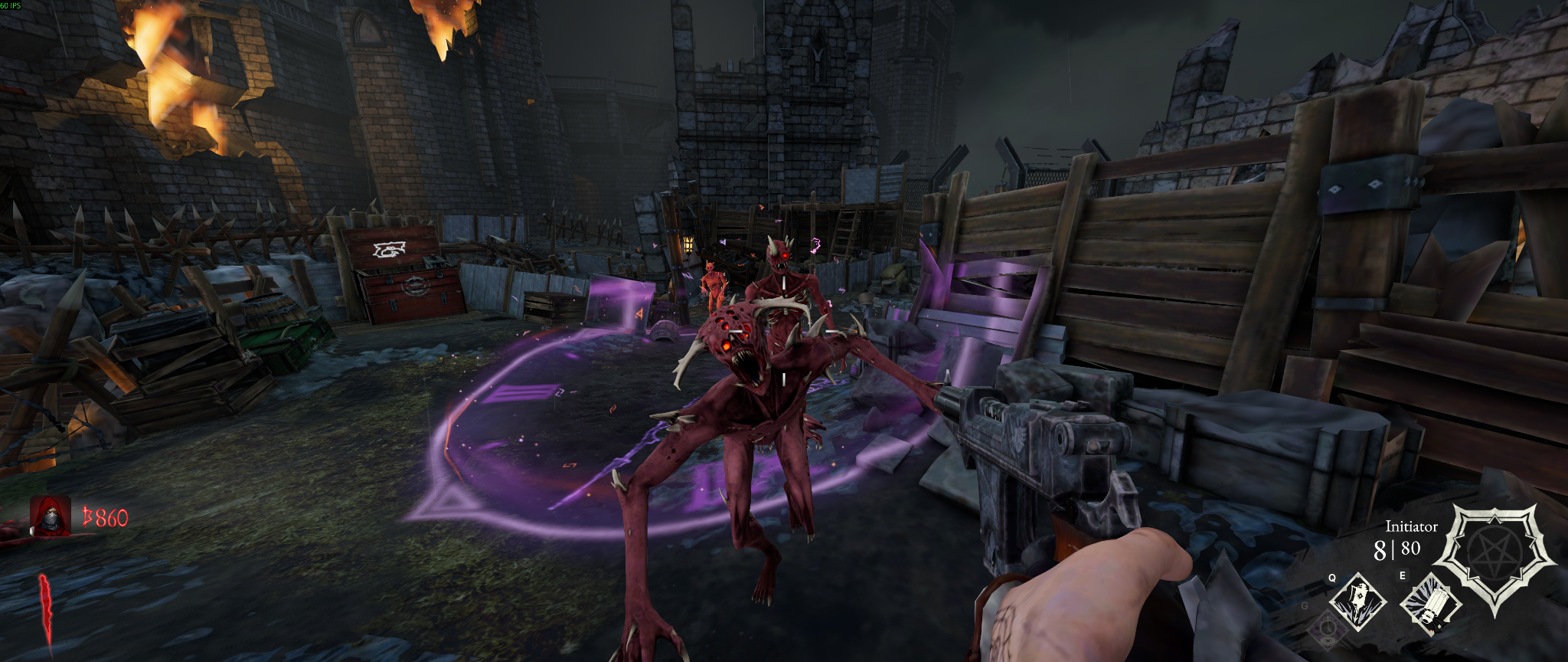
Task: Click the red-hooded masked character portrait
Action: pos(50,516)
